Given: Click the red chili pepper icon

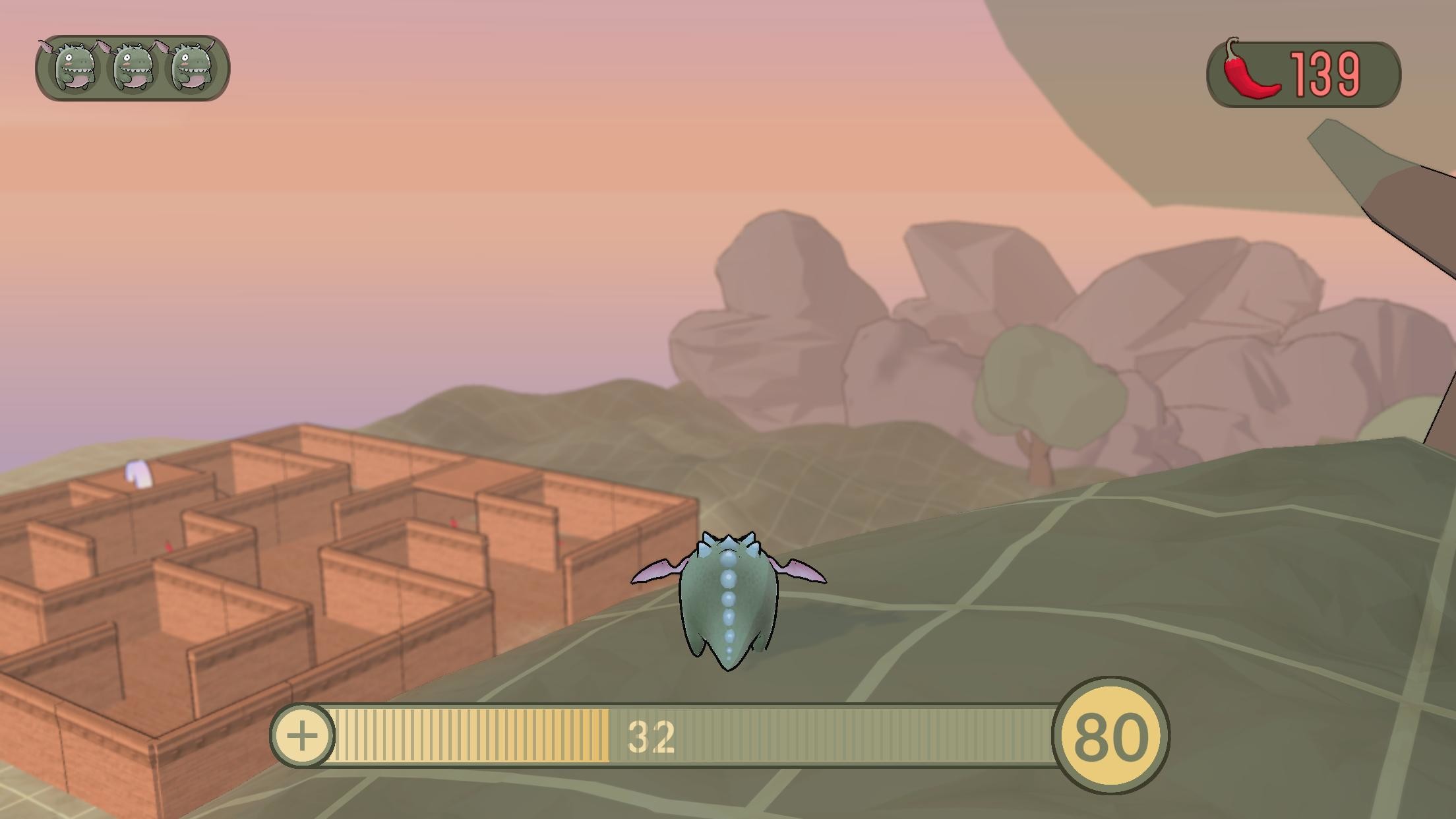Looking at the screenshot, I should (1252, 71).
